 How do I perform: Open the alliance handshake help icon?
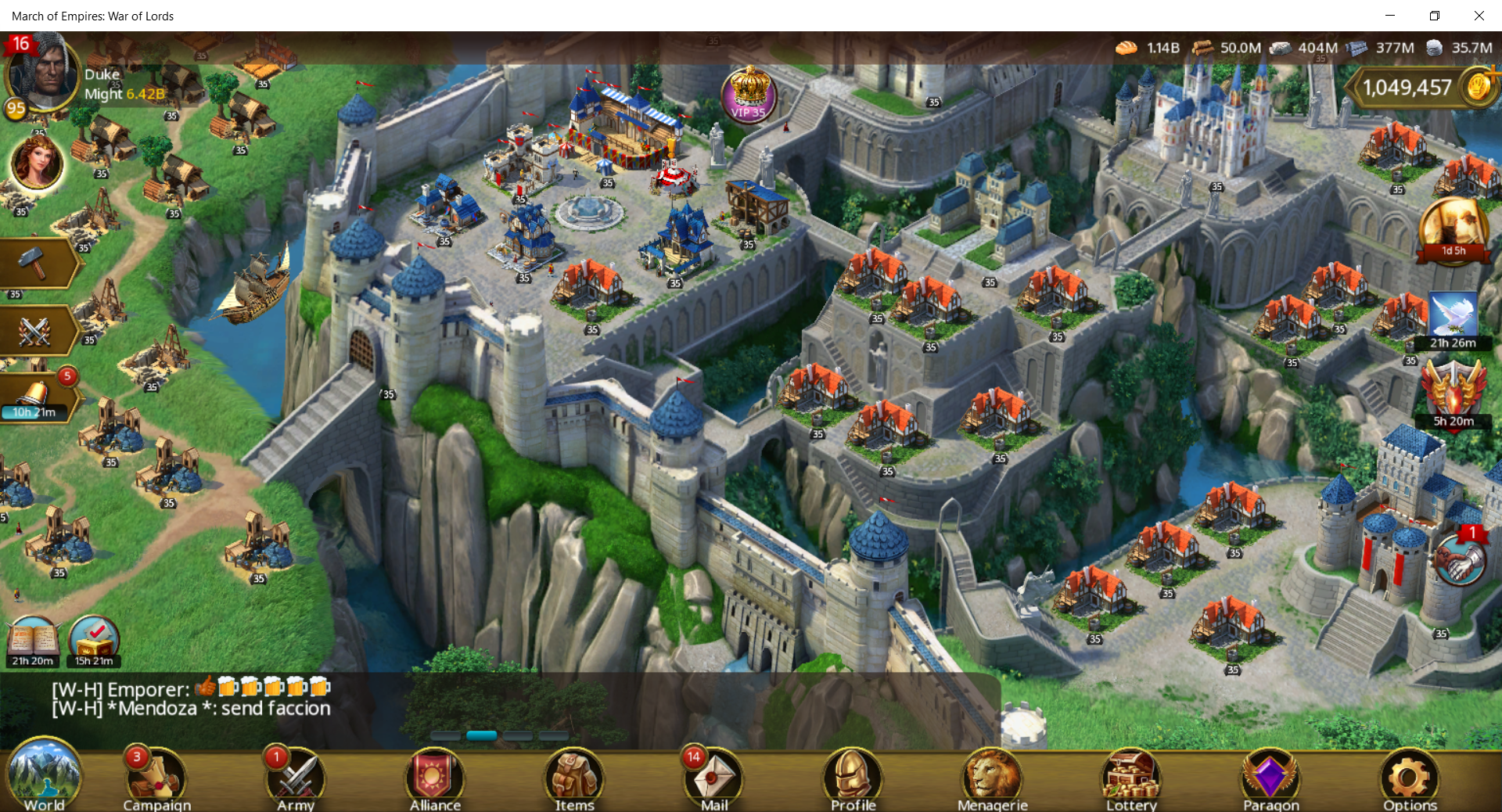[1460, 560]
